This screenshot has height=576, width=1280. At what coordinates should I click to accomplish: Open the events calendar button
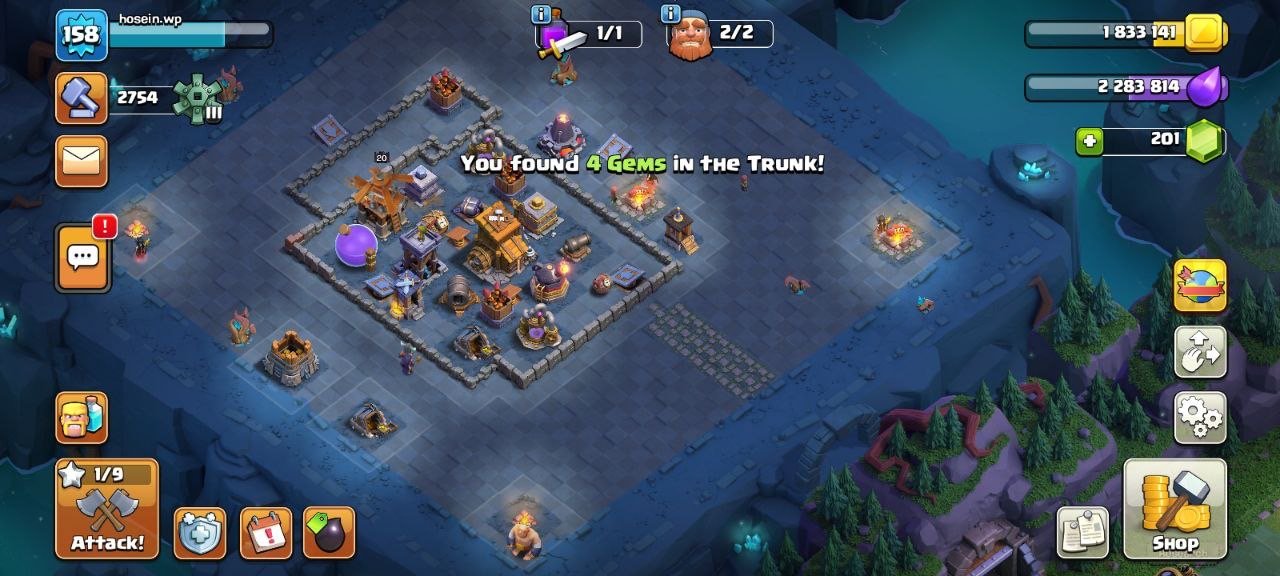[x=266, y=533]
